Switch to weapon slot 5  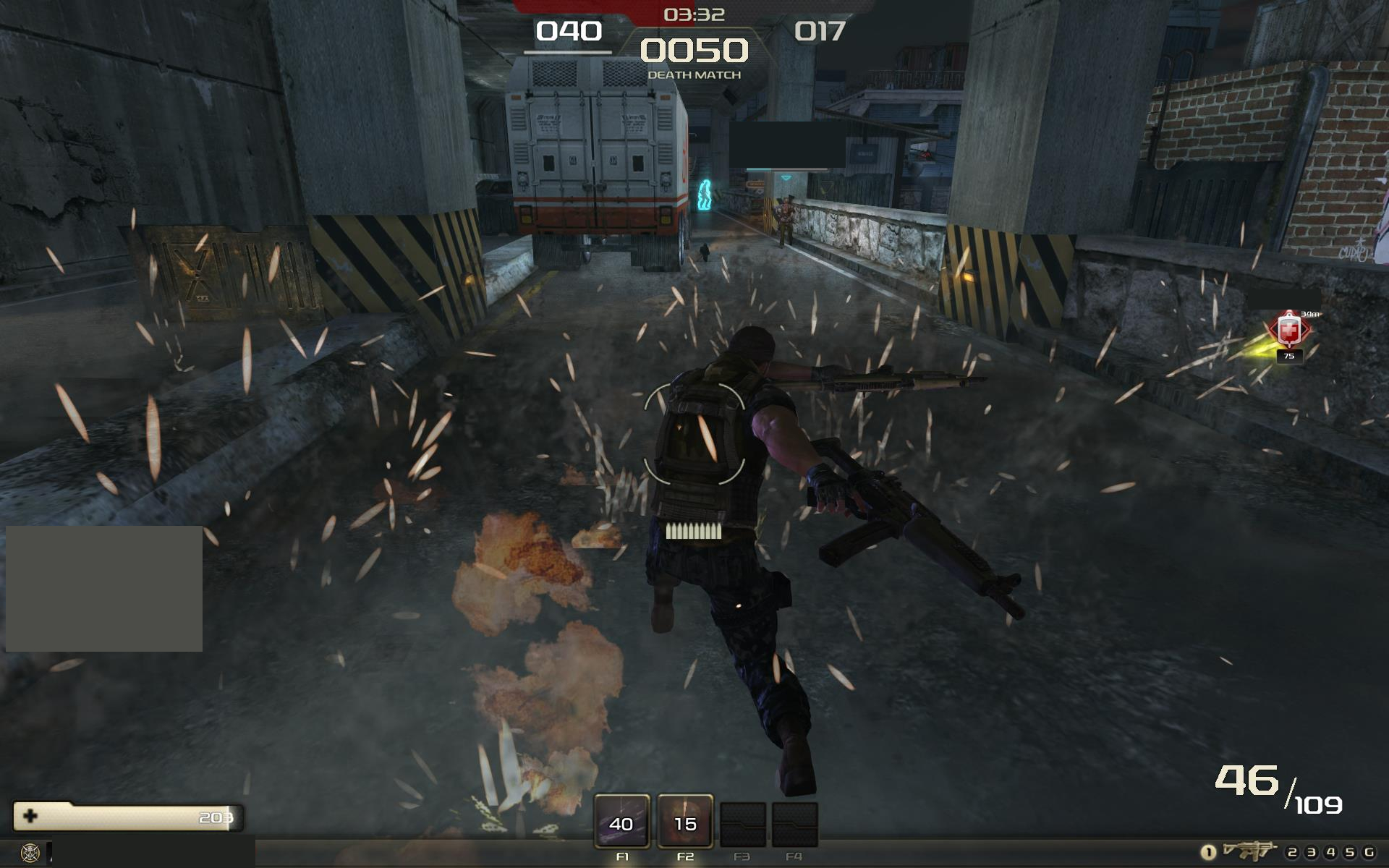pyautogui.click(x=1349, y=852)
